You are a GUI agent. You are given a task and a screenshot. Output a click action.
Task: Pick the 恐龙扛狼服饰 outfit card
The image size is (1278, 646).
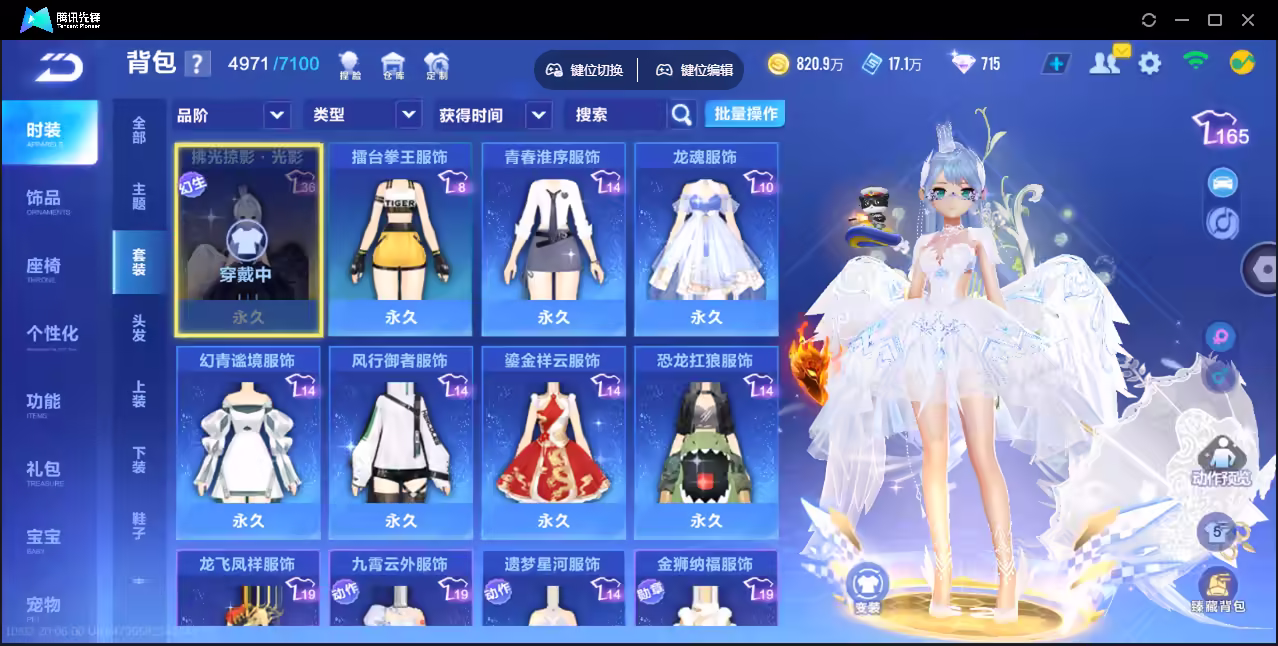[706, 442]
